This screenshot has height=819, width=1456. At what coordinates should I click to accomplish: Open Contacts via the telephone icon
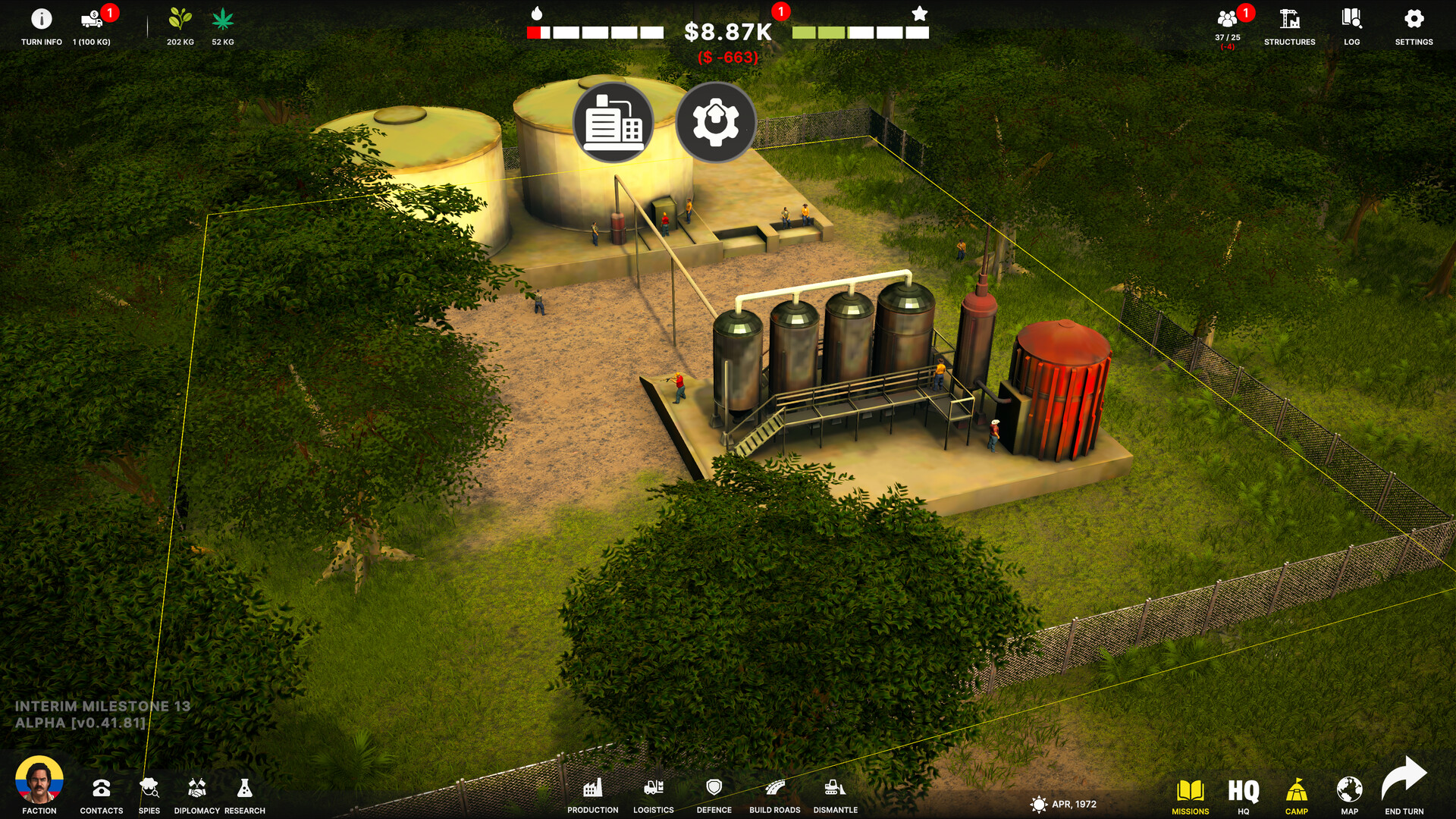tap(102, 790)
